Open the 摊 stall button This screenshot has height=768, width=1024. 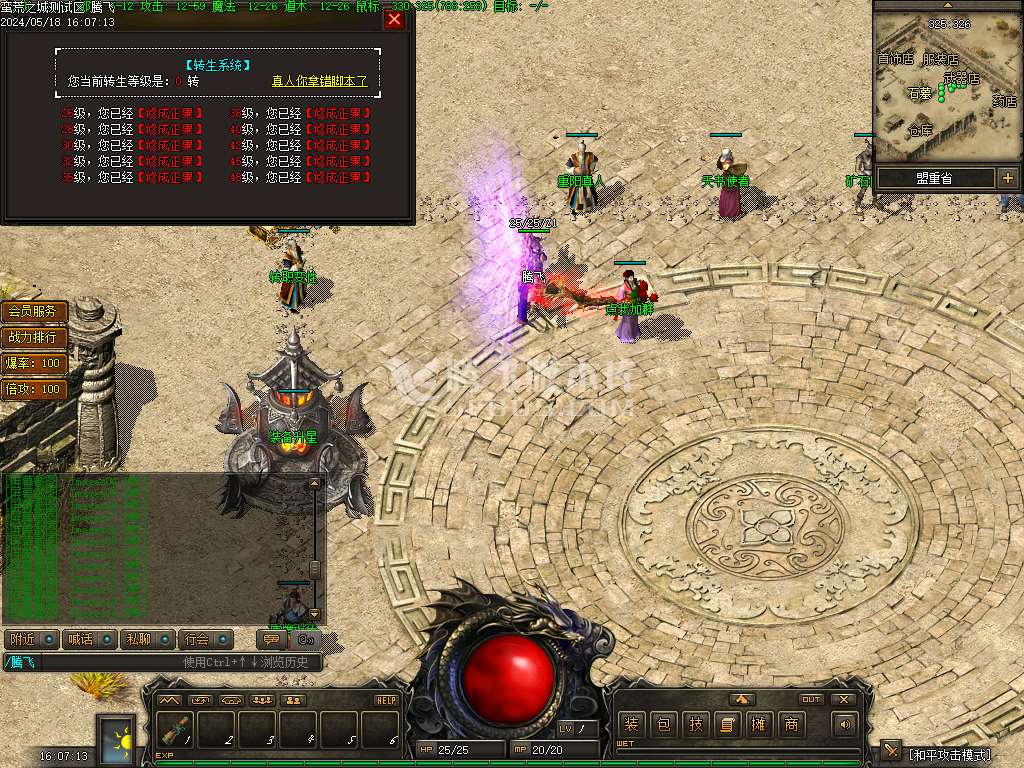click(759, 724)
